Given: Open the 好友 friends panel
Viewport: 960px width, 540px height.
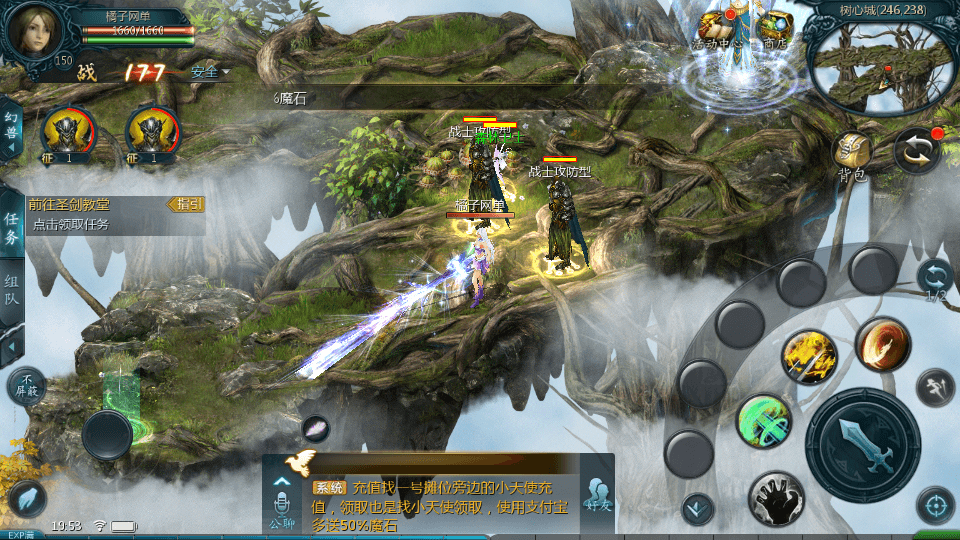Looking at the screenshot, I should [x=599, y=494].
